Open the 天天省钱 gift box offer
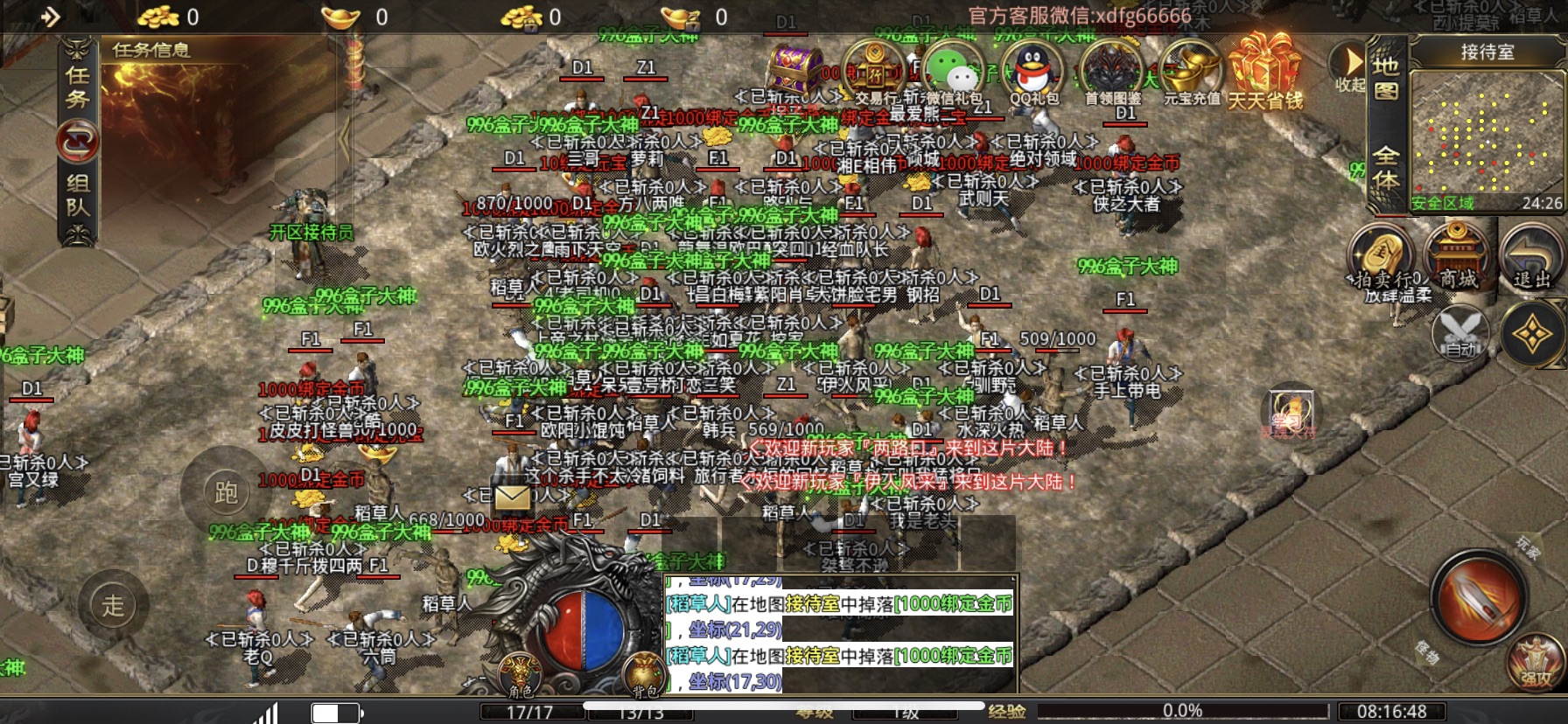This screenshot has width=1568, height=724. click(x=1265, y=73)
